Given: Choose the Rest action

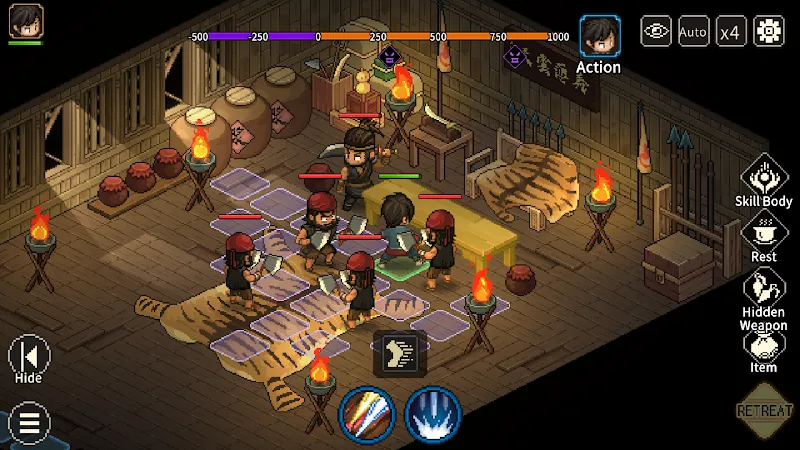Looking at the screenshot, I should [764, 234].
